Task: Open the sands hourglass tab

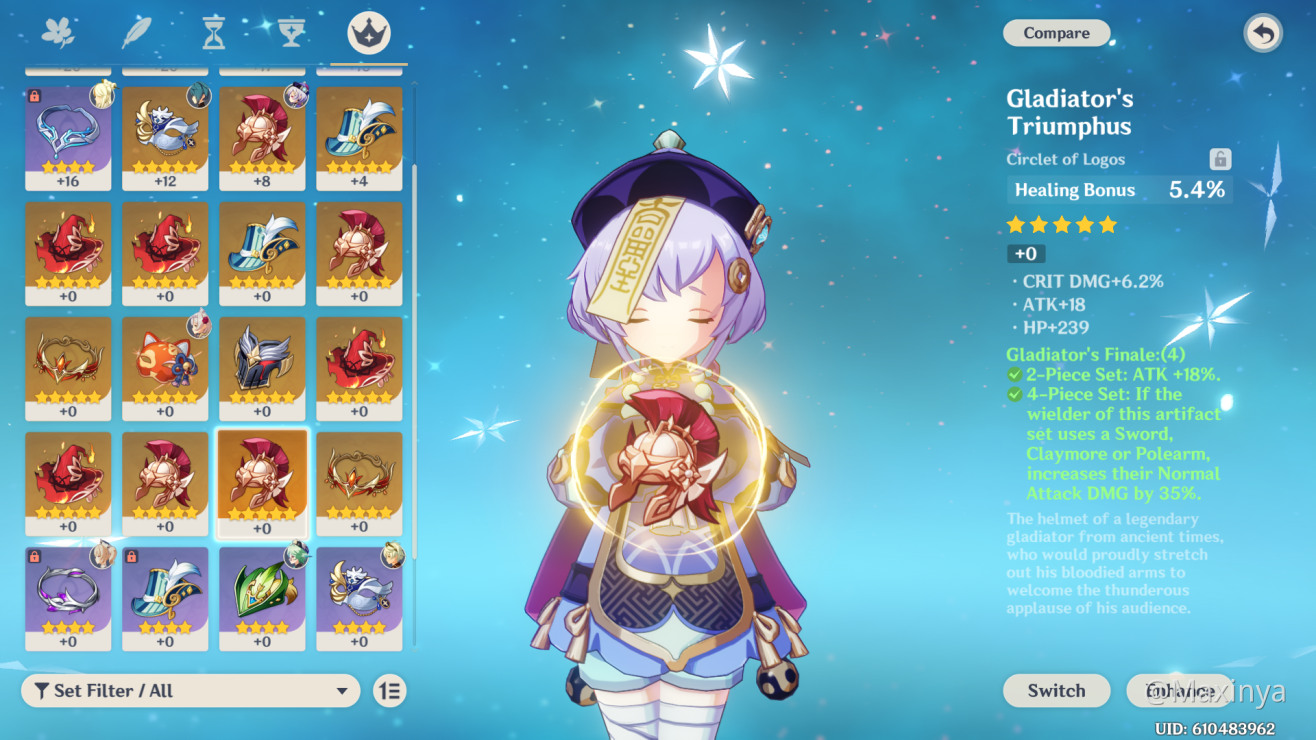Action: 213,33
